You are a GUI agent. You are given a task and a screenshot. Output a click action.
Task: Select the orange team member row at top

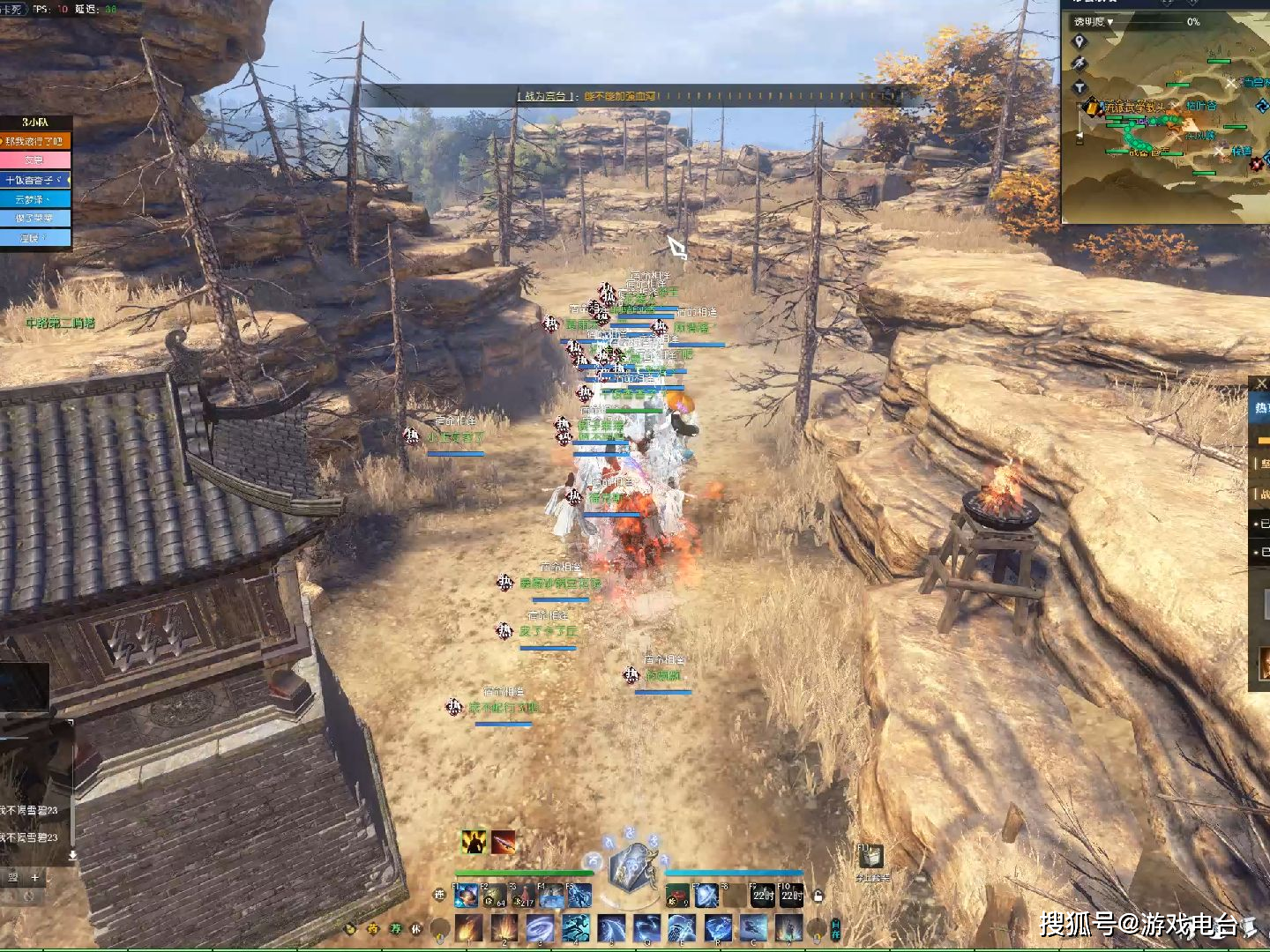pyautogui.click(x=35, y=141)
